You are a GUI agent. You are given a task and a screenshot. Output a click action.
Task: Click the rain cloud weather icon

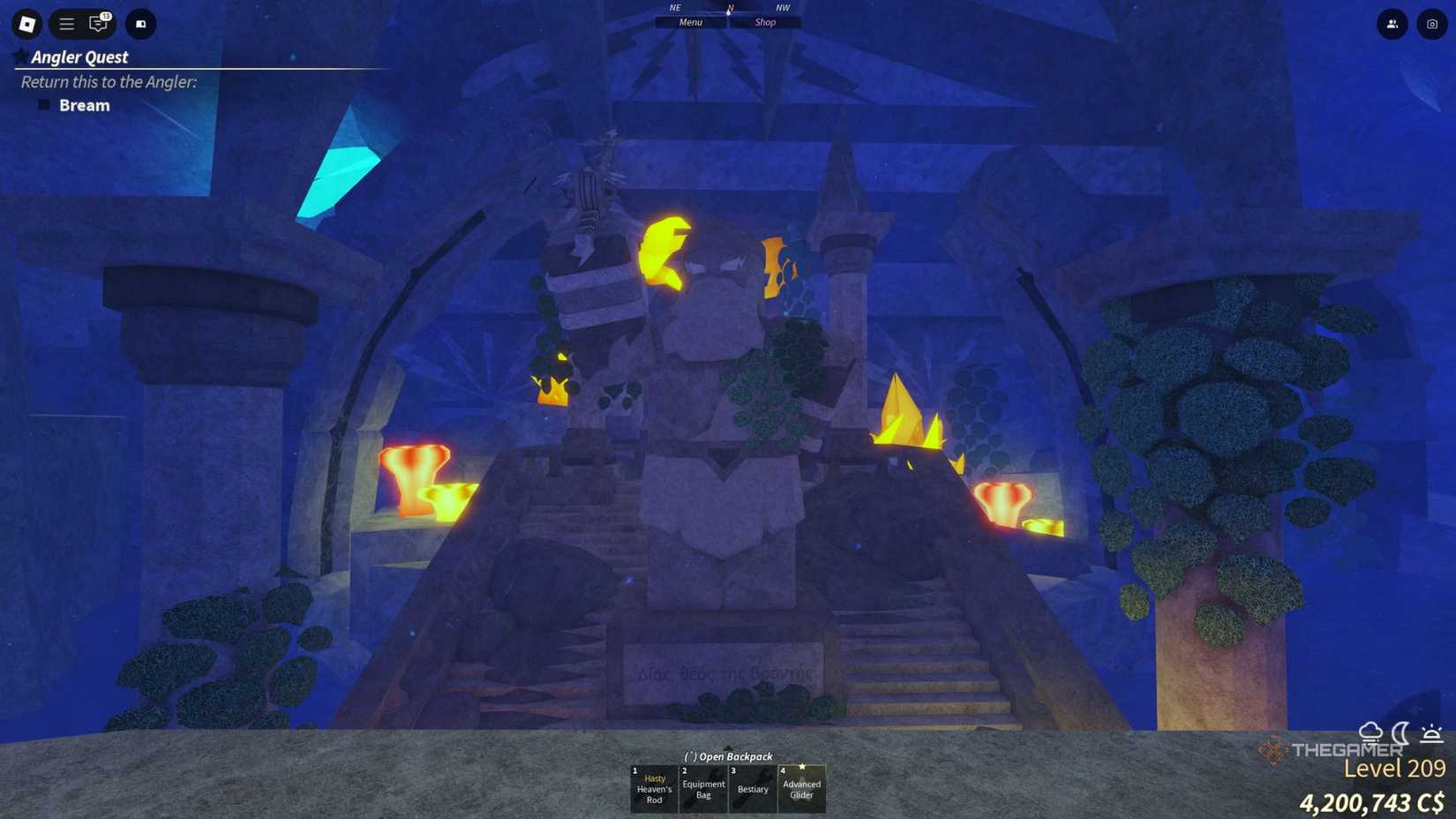pyautogui.click(x=1370, y=732)
